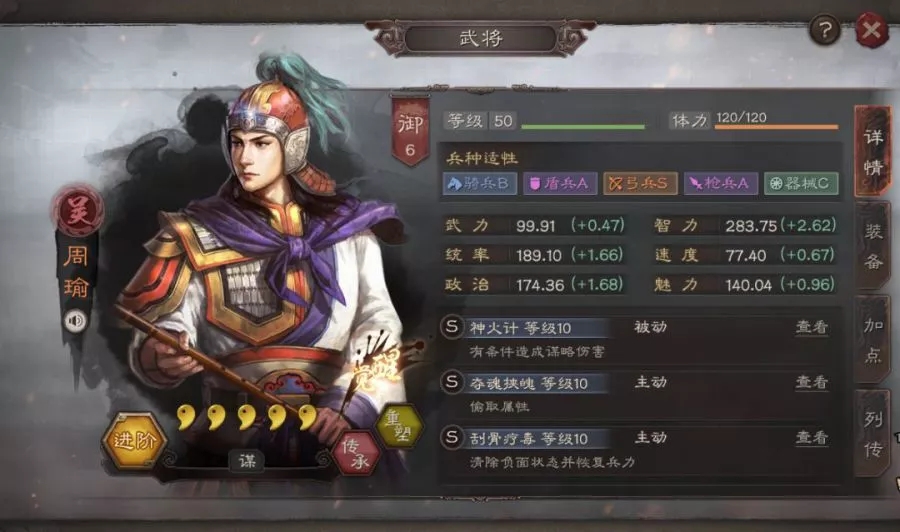
Task: Select the 盾兵A troop aptitude badge
Action: [559, 184]
